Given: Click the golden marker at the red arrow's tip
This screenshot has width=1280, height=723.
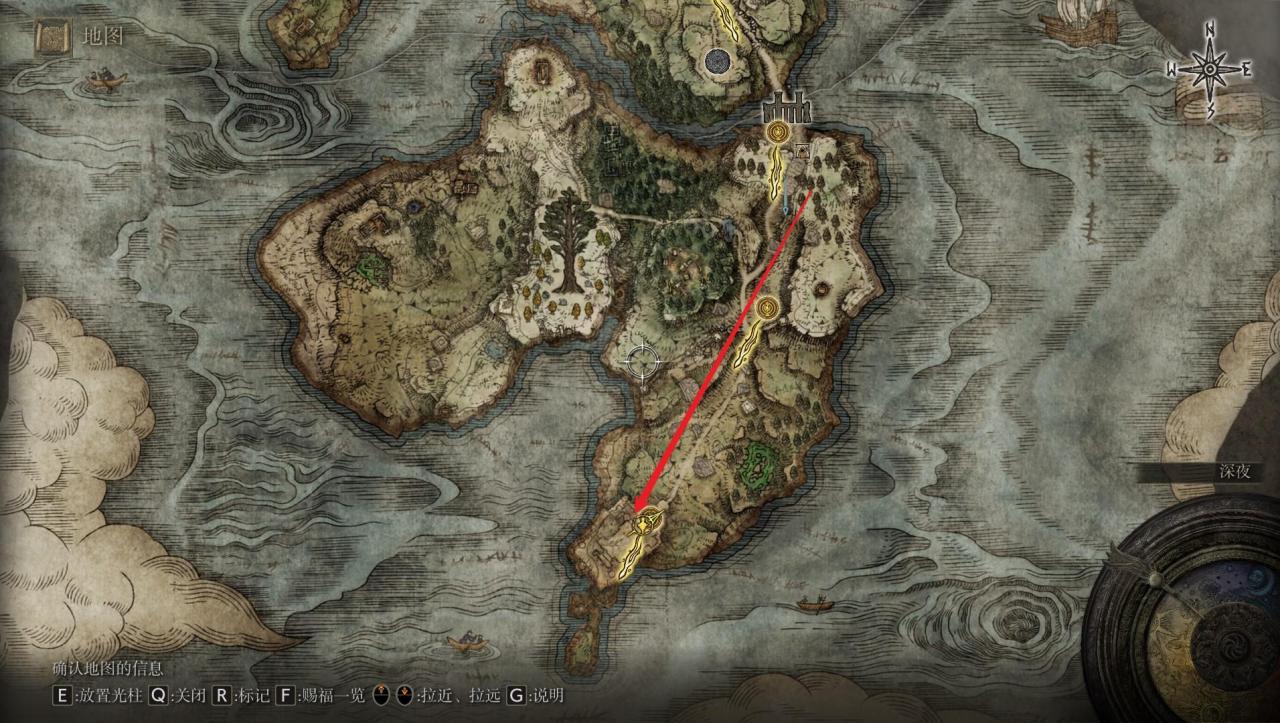Looking at the screenshot, I should (651, 520).
